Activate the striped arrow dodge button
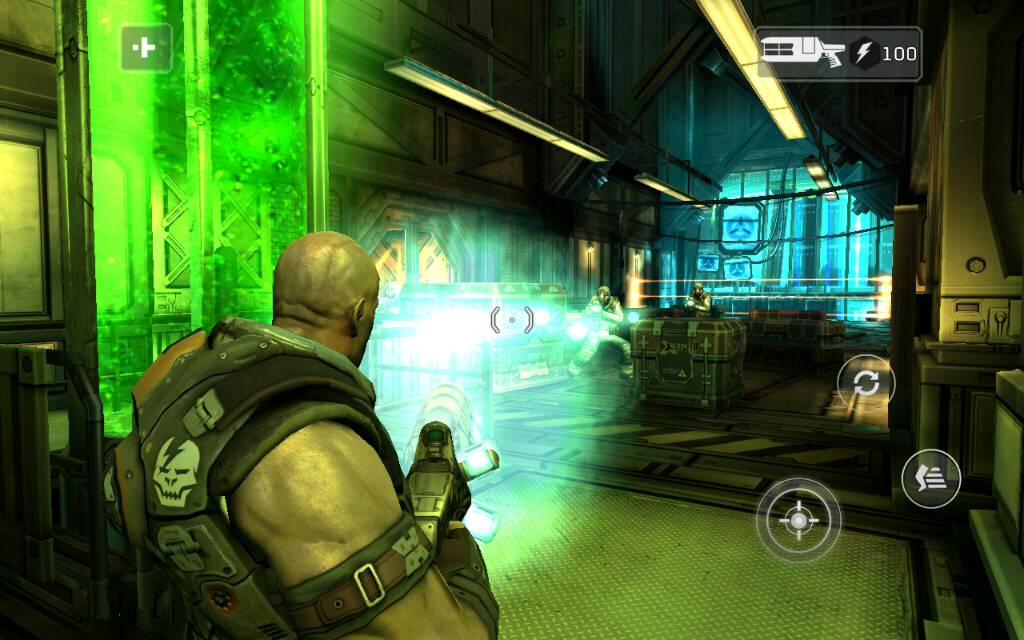The image size is (1024, 640). coord(930,479)
